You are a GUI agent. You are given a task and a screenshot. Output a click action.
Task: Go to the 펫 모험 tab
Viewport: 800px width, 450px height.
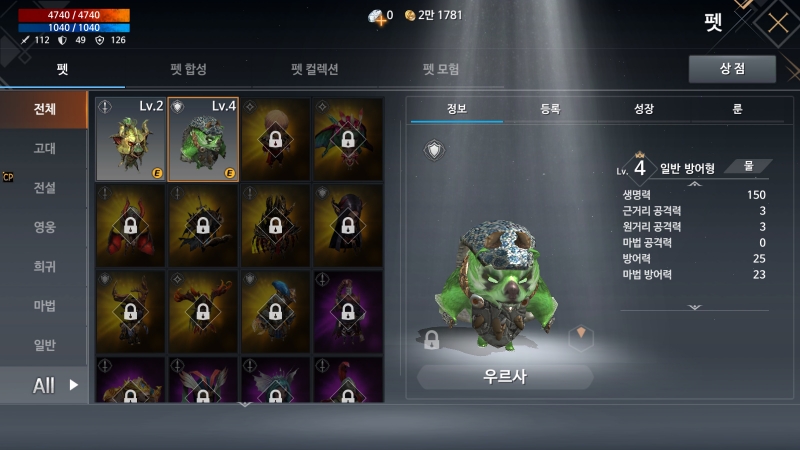[441, 69]
